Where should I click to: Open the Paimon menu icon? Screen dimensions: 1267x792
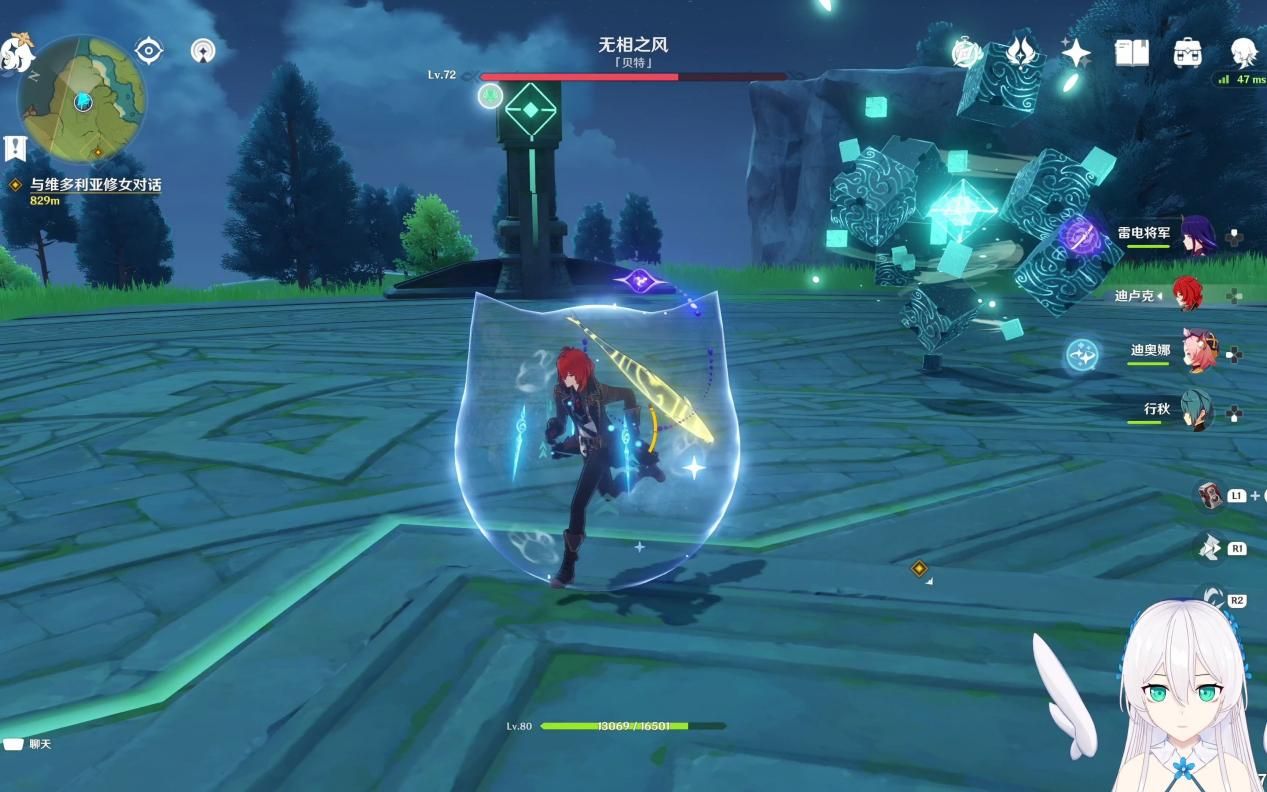pos(17,52)
